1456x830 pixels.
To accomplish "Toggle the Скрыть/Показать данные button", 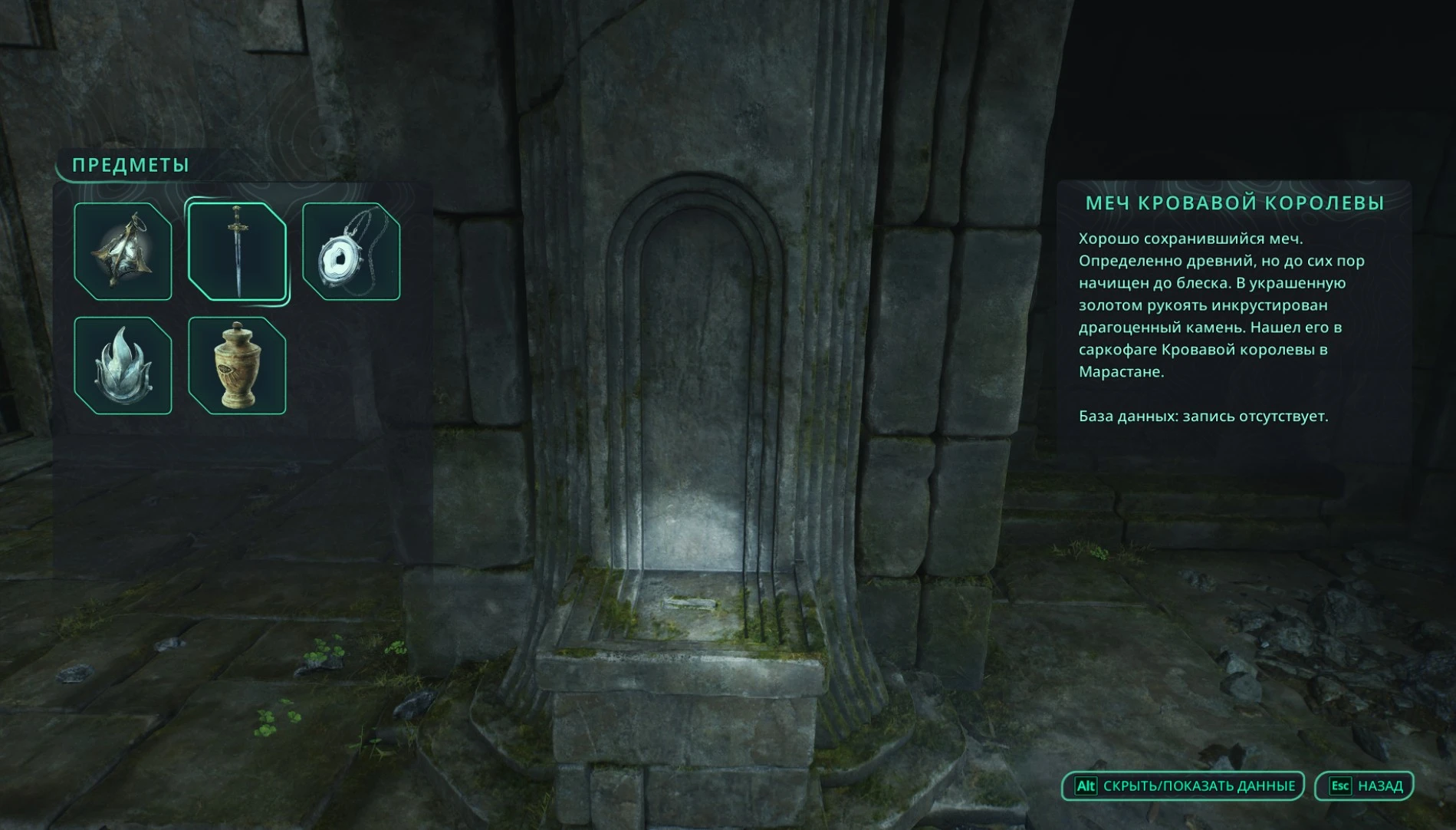I will click(1183, 786).
